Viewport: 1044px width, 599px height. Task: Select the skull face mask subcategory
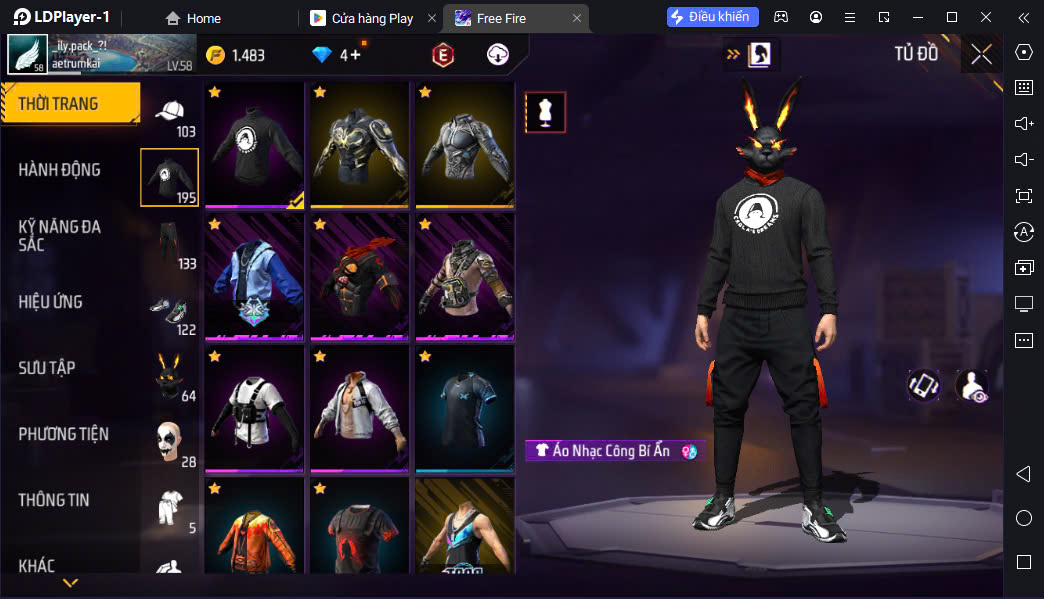169,441
